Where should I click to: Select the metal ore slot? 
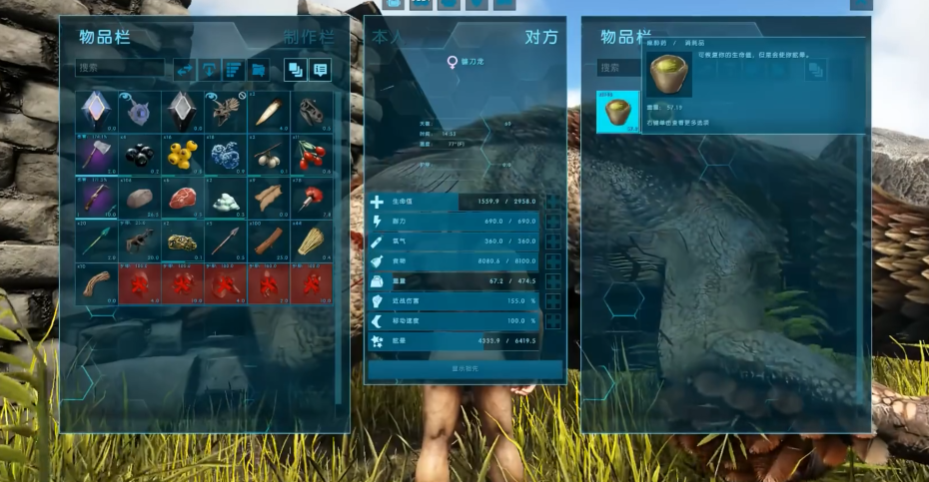tap(182, 240)
